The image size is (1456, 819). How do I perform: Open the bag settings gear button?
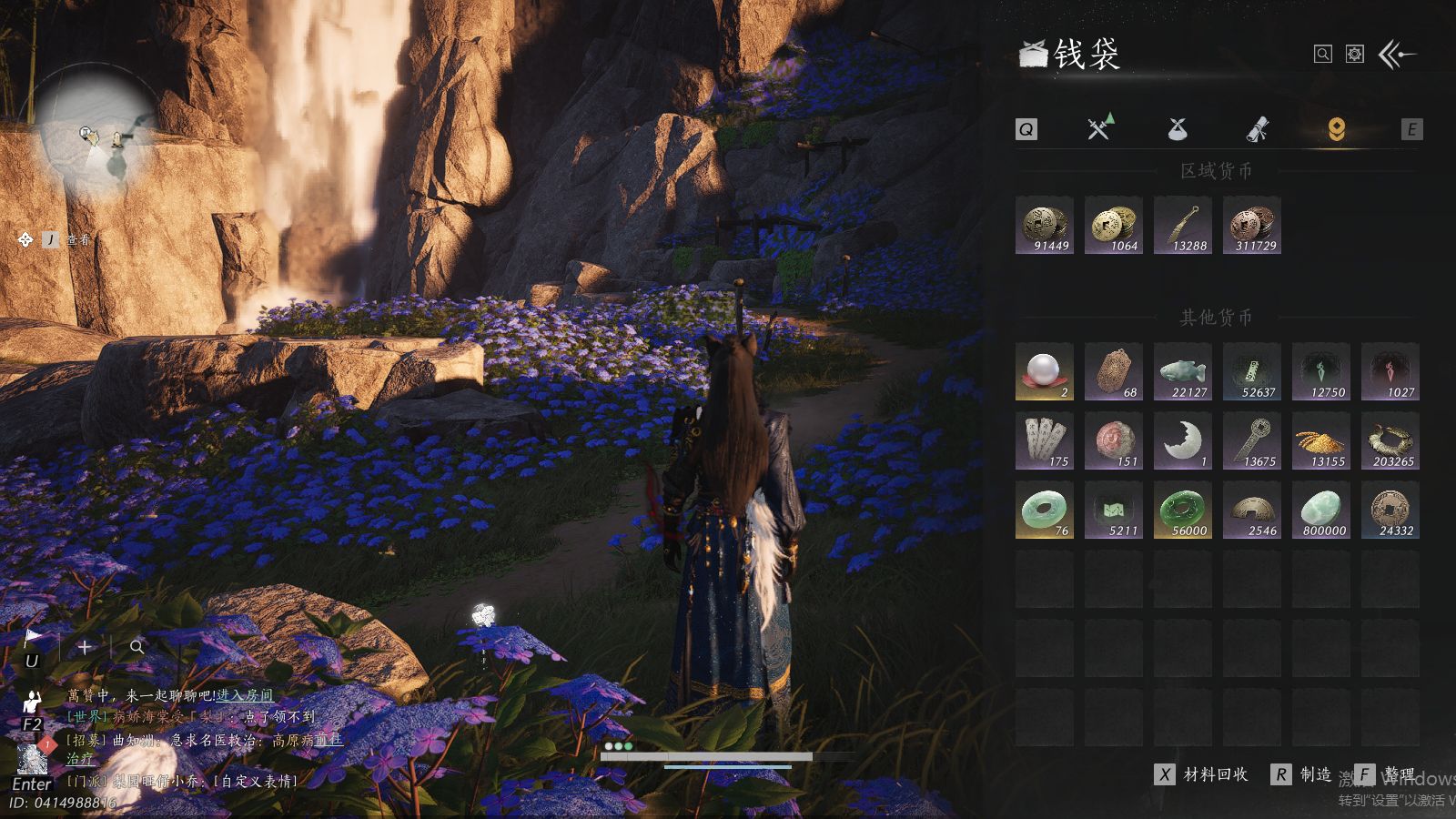(1355, 55)
